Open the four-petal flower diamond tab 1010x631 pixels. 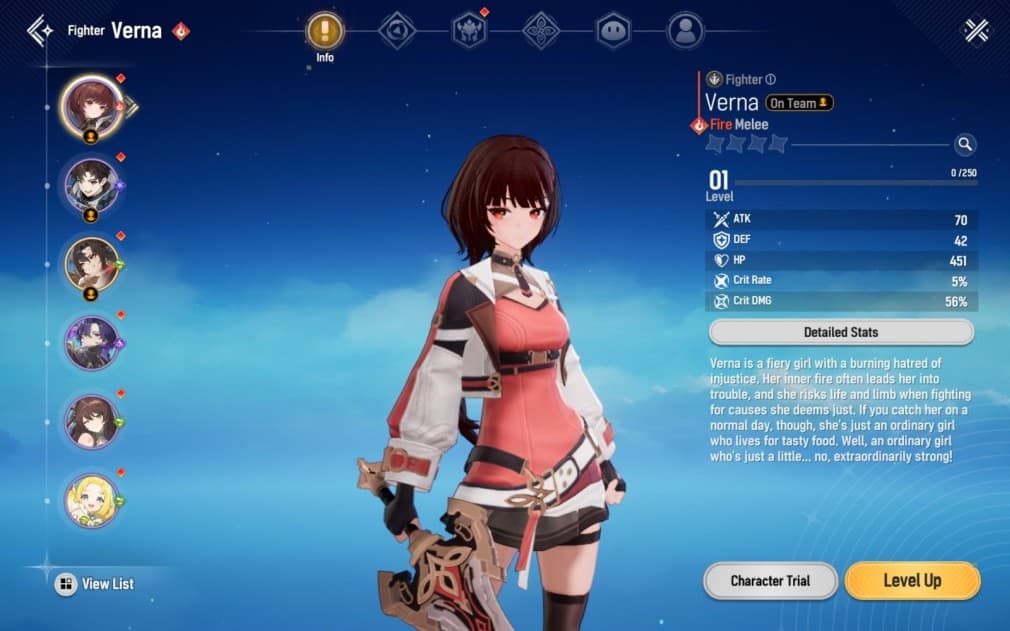click(x=541, y=31)
